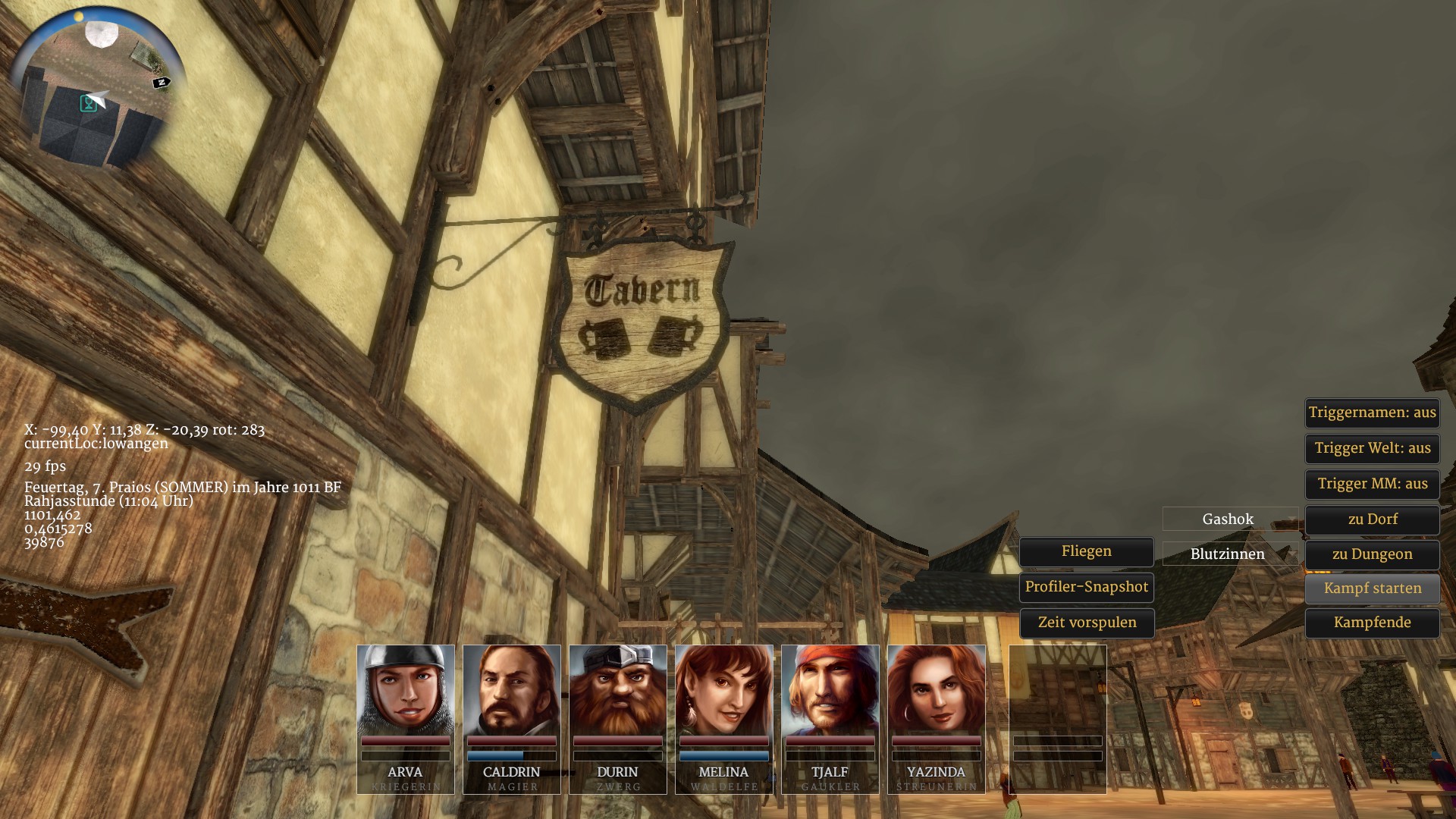1456x819 pixels.
Task: Toggle the Trigger Welt option
Action: point(1372,449)
